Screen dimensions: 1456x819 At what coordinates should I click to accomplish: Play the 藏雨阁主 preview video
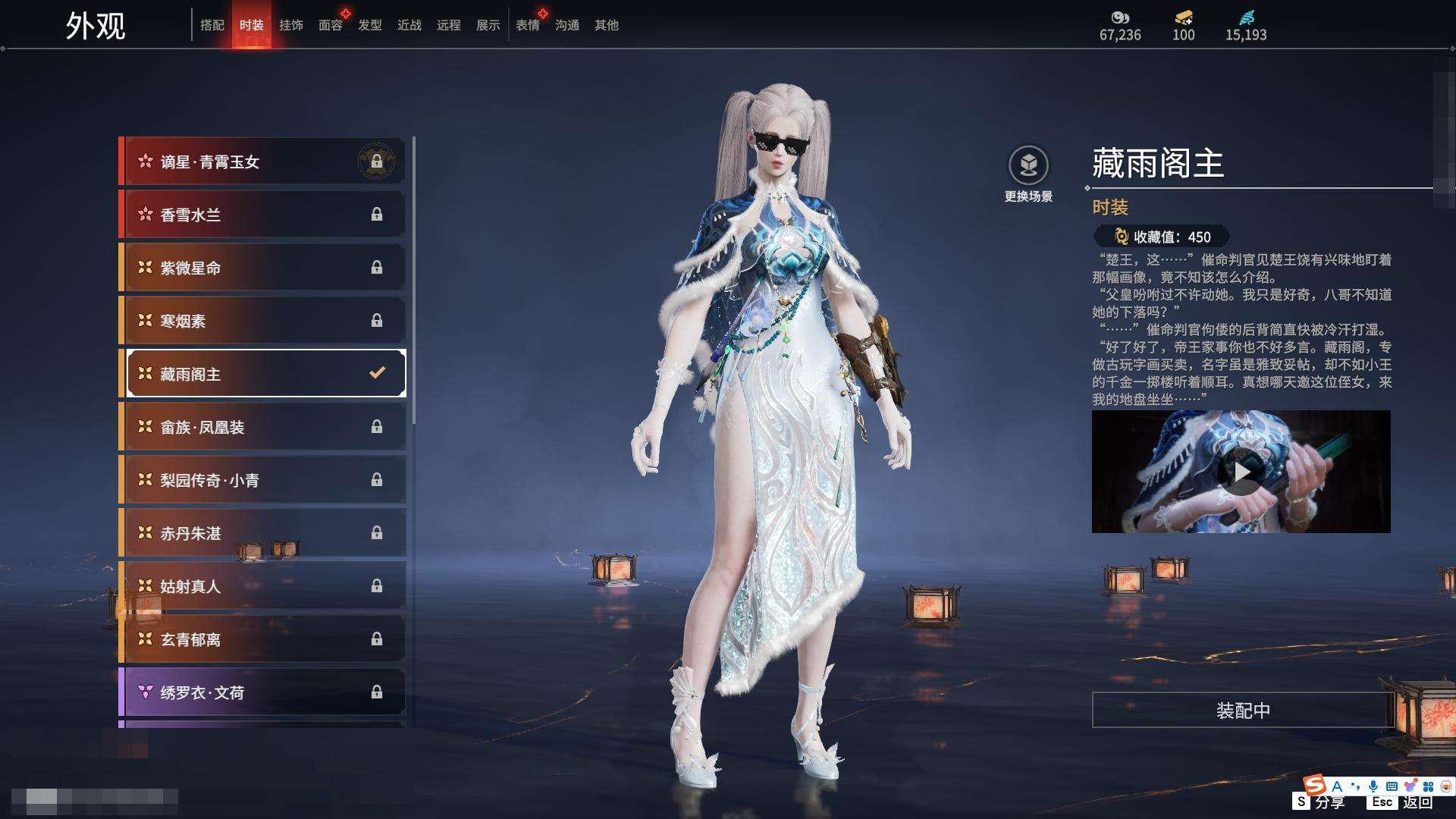(1241, 472)
